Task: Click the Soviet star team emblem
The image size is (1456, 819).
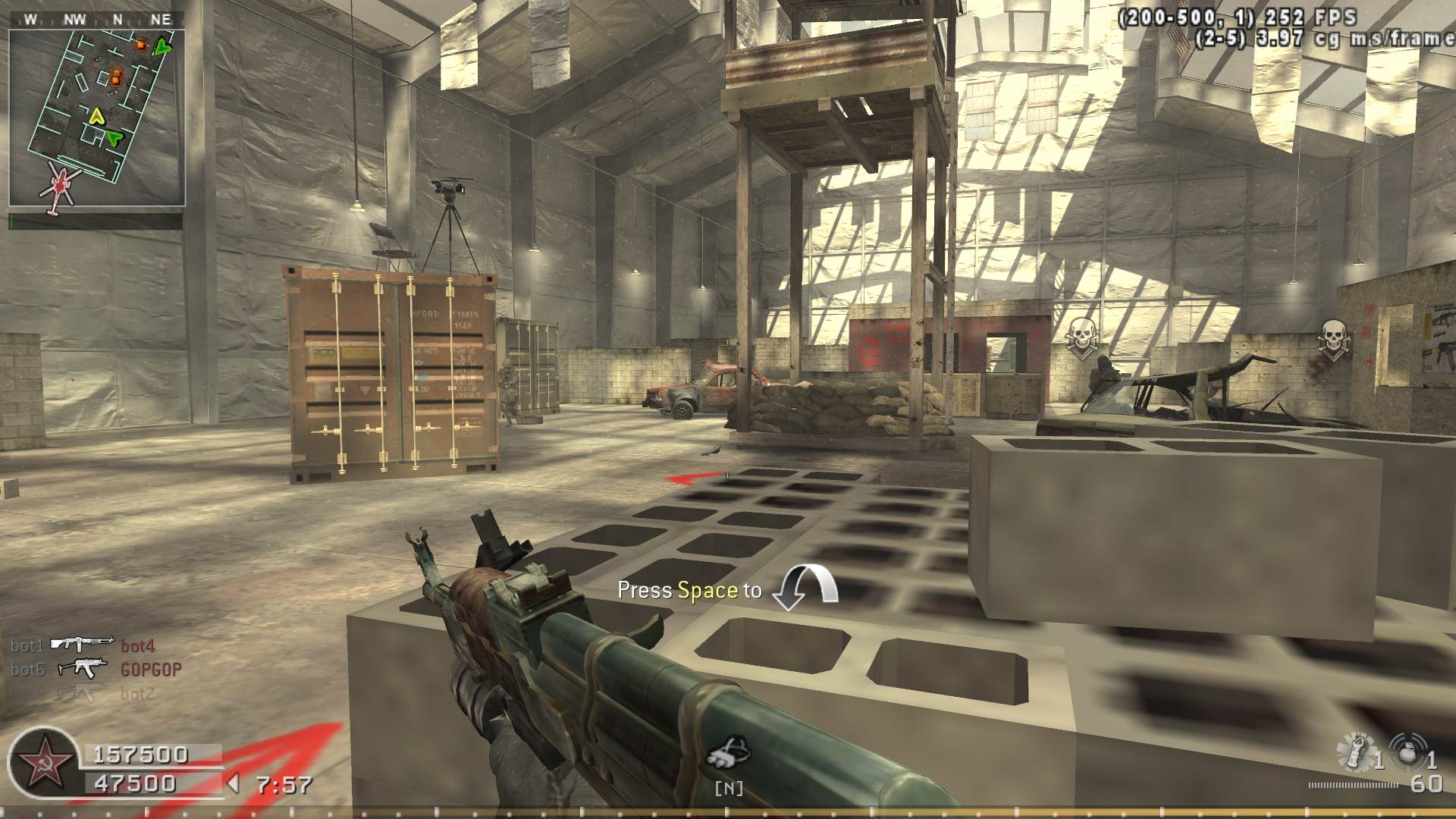Action: 41,762
